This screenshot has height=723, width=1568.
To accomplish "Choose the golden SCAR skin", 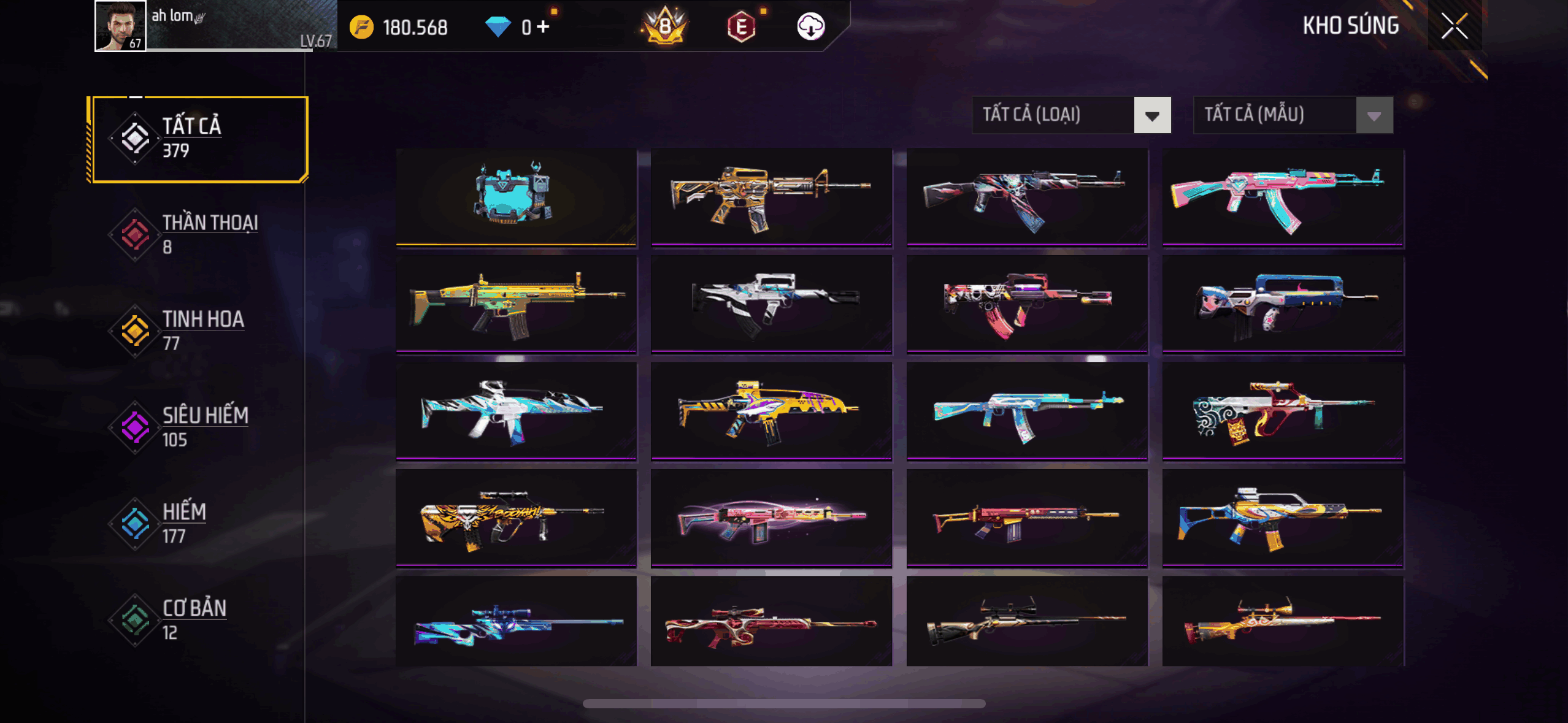I will tap(516, 304).
